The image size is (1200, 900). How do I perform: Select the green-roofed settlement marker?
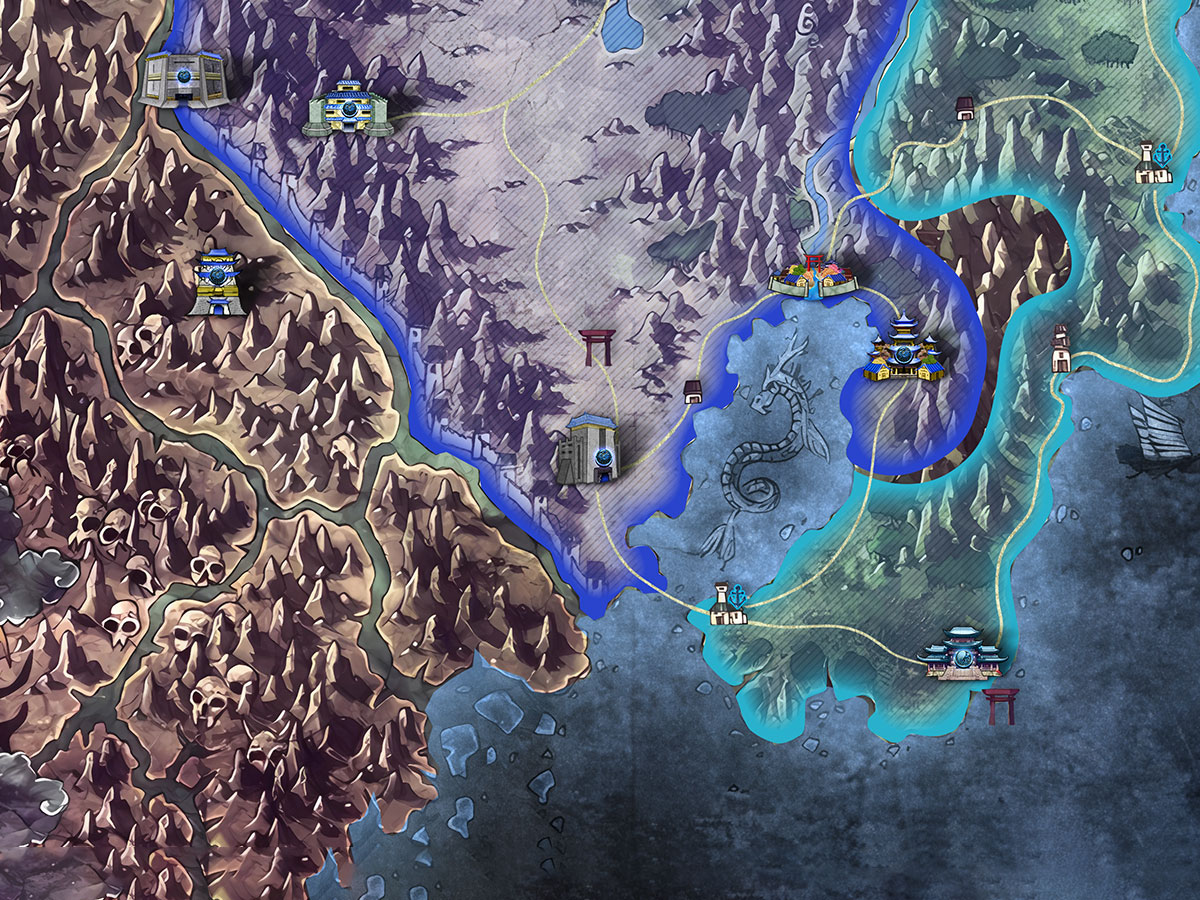[345, 108]
